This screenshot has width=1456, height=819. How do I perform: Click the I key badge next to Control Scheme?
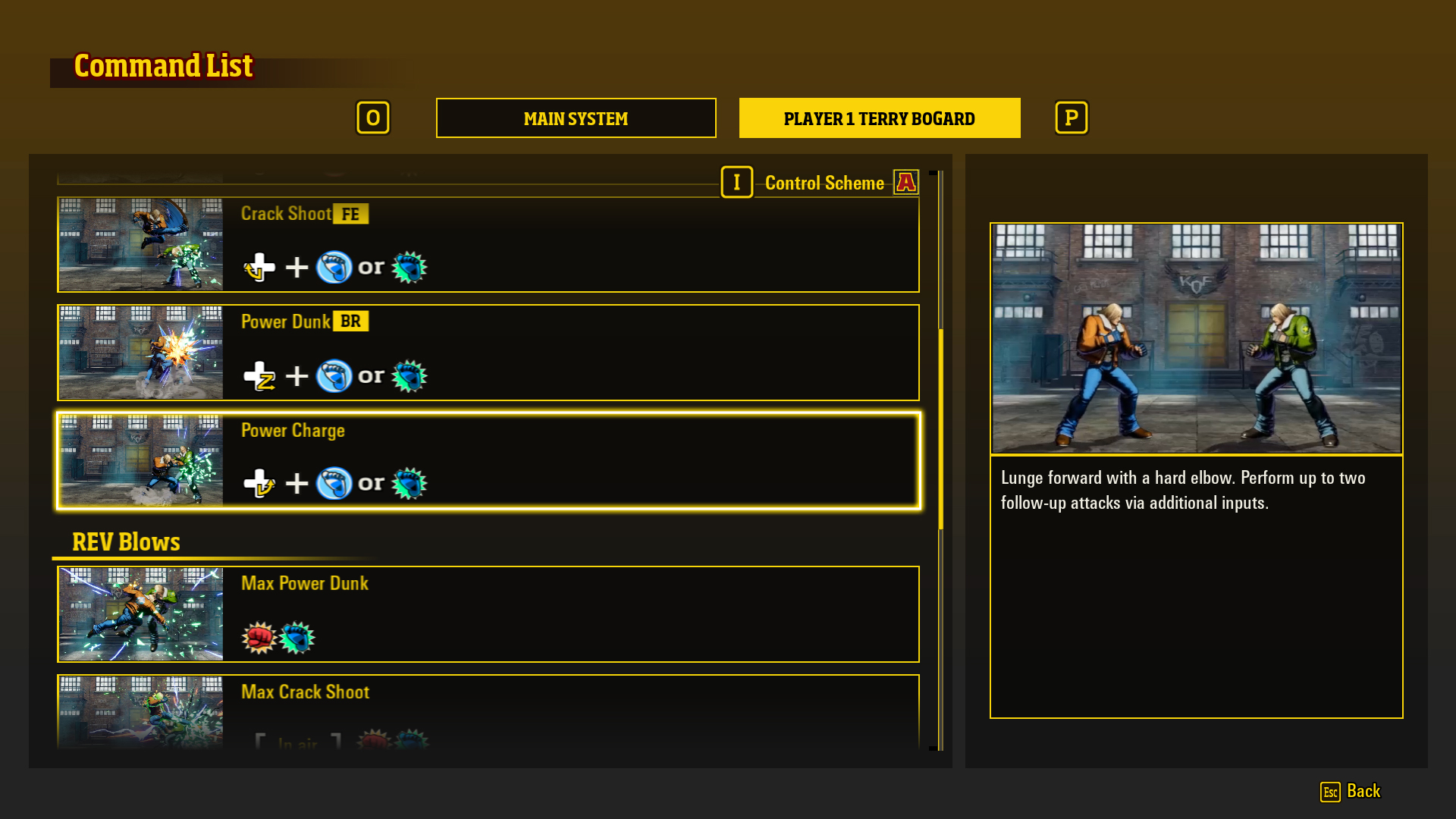click(x=736, y=182)
